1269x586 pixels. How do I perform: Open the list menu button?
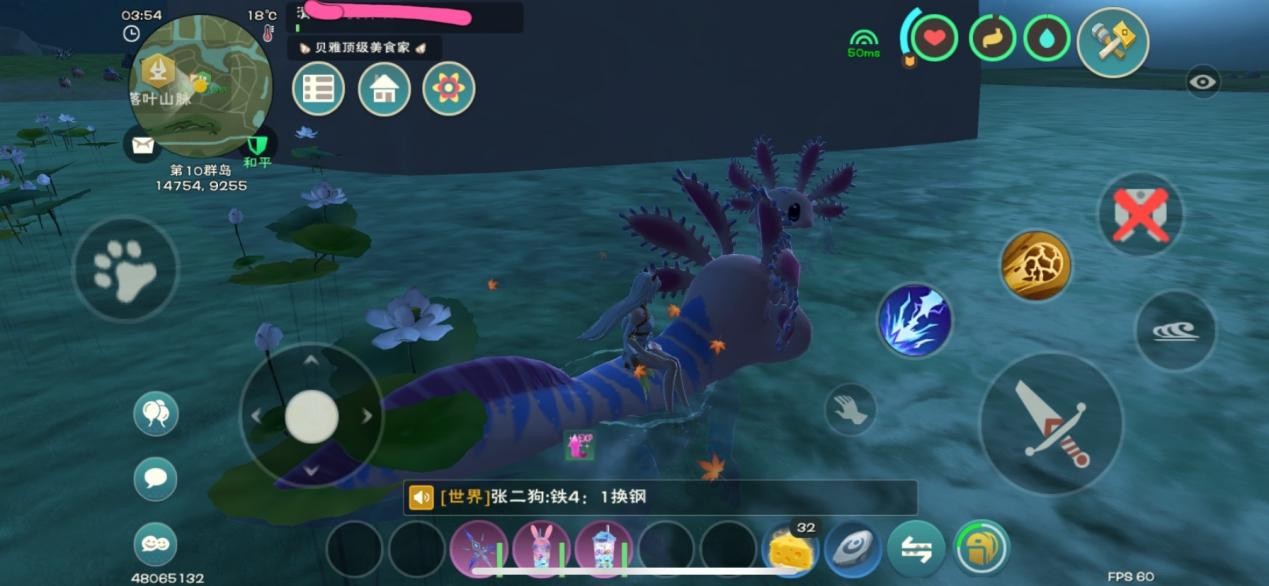(x=318, y=89)
